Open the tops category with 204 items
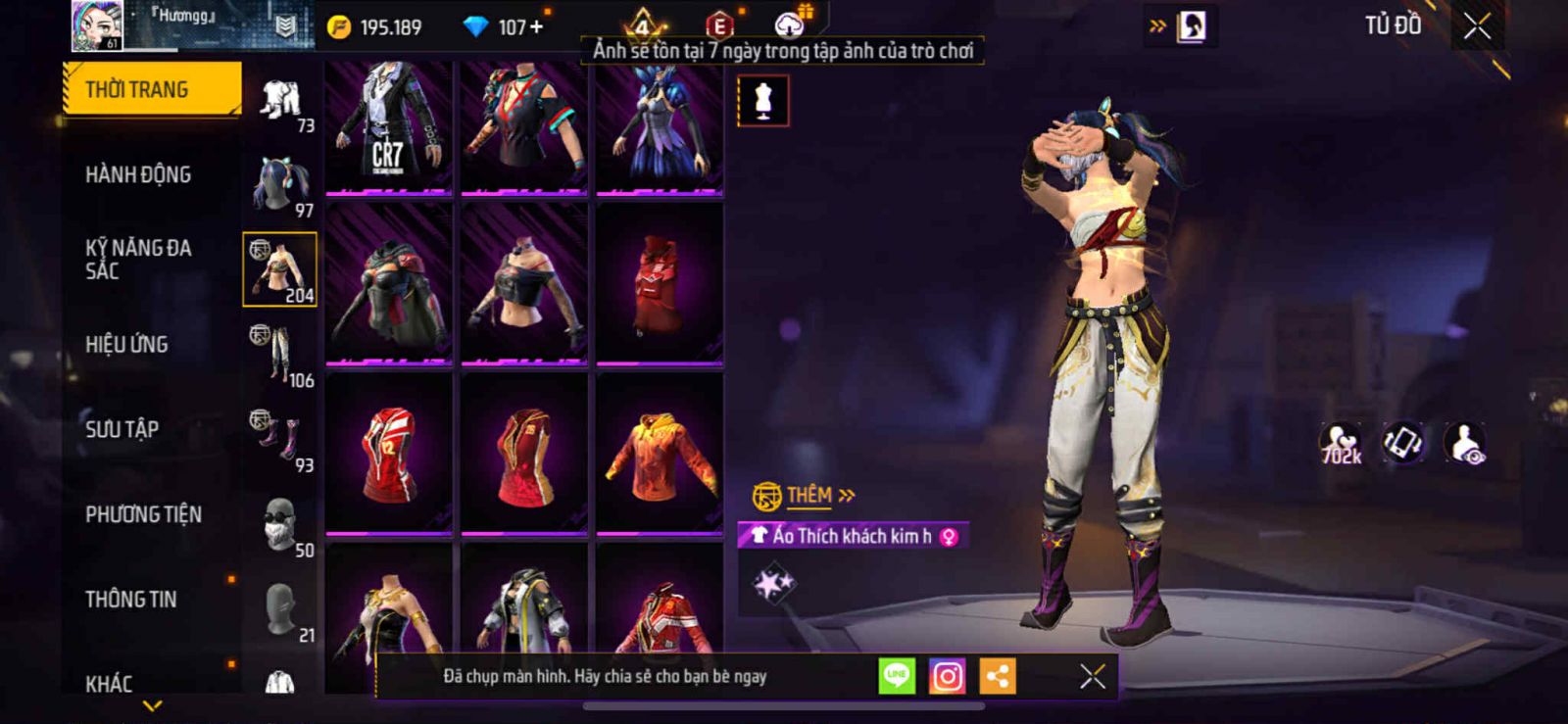 point(279,269)
